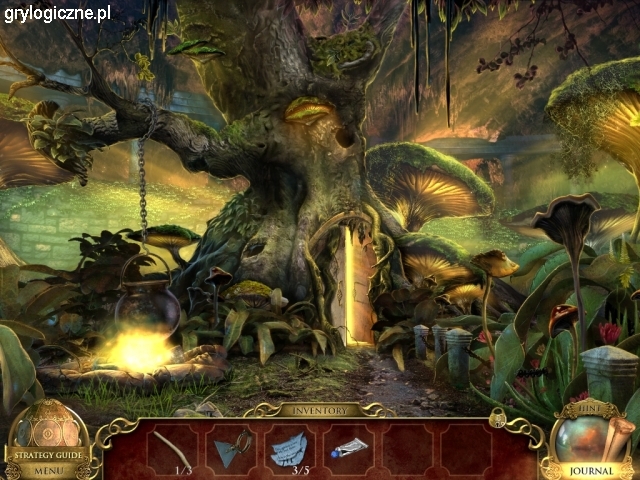The height and width of the screenshot is (480, 640).
Task: Use the Hint crystal orb
Action: [x=582, y=438]
